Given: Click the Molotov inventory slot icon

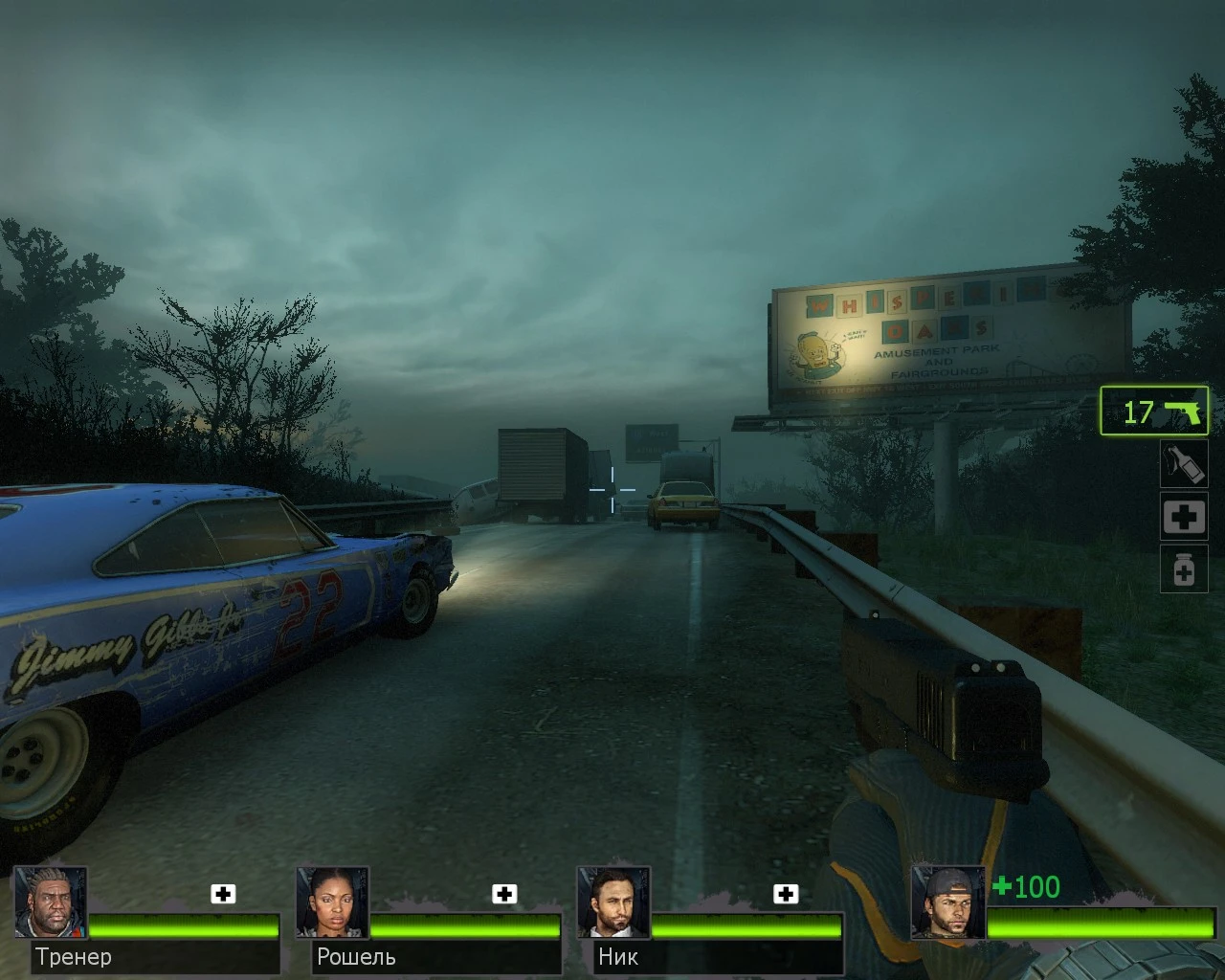Looking at the screenshot, I should pyautogui.click(x=1184, y=464).
